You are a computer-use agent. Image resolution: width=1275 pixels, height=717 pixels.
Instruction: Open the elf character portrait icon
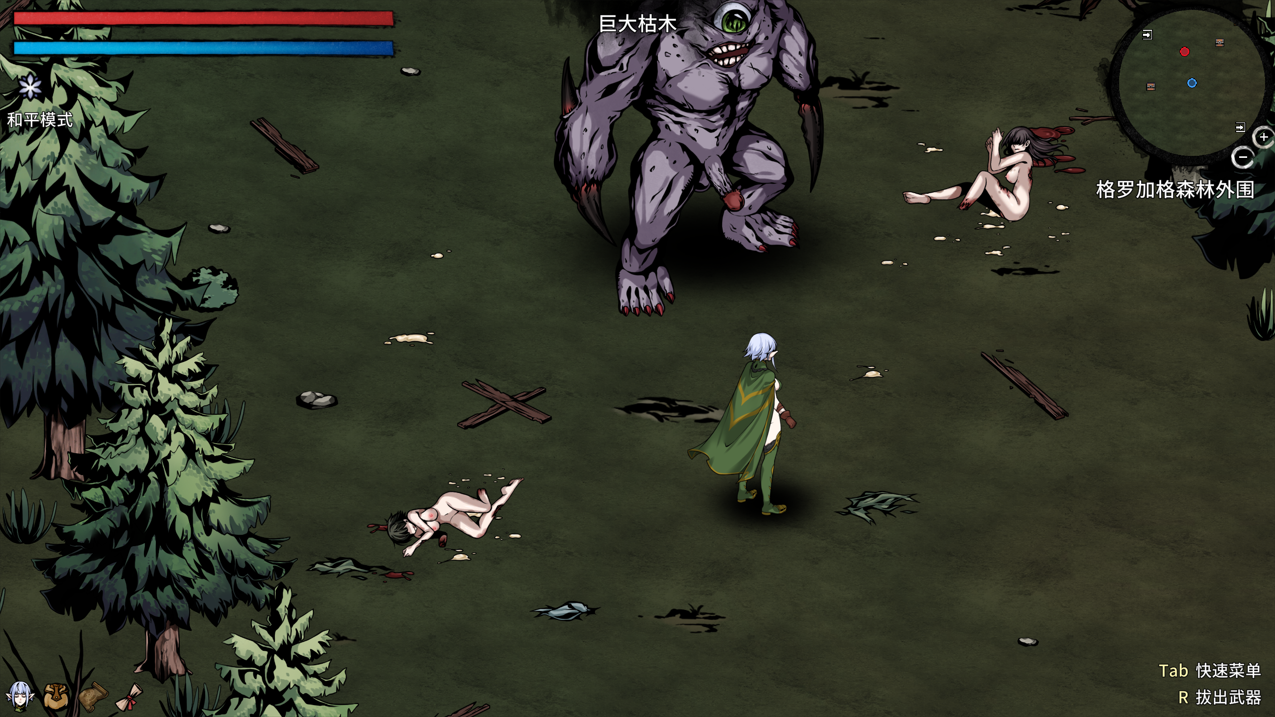[20, 695]
